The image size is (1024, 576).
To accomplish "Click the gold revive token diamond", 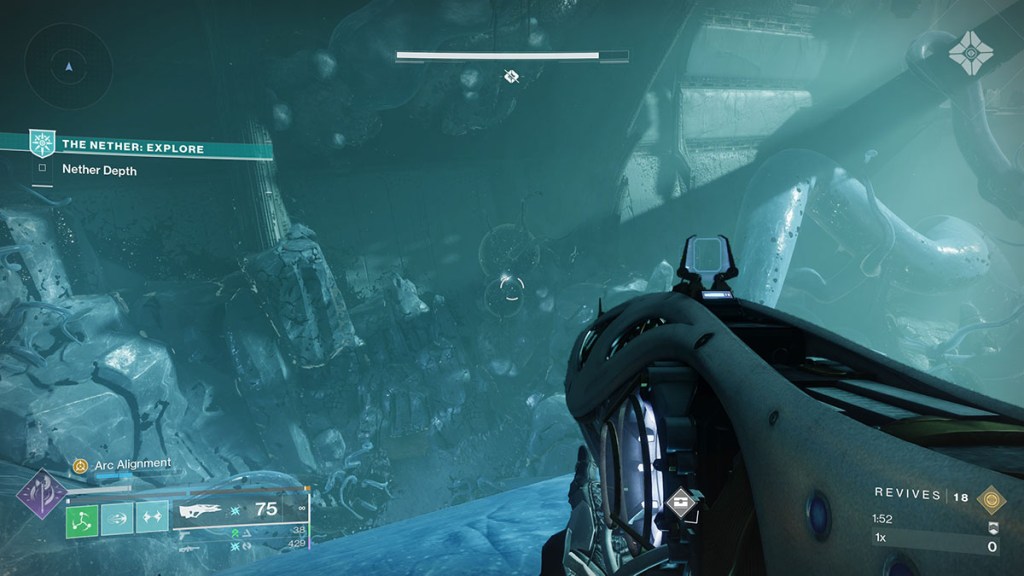I will coord(991,499).
